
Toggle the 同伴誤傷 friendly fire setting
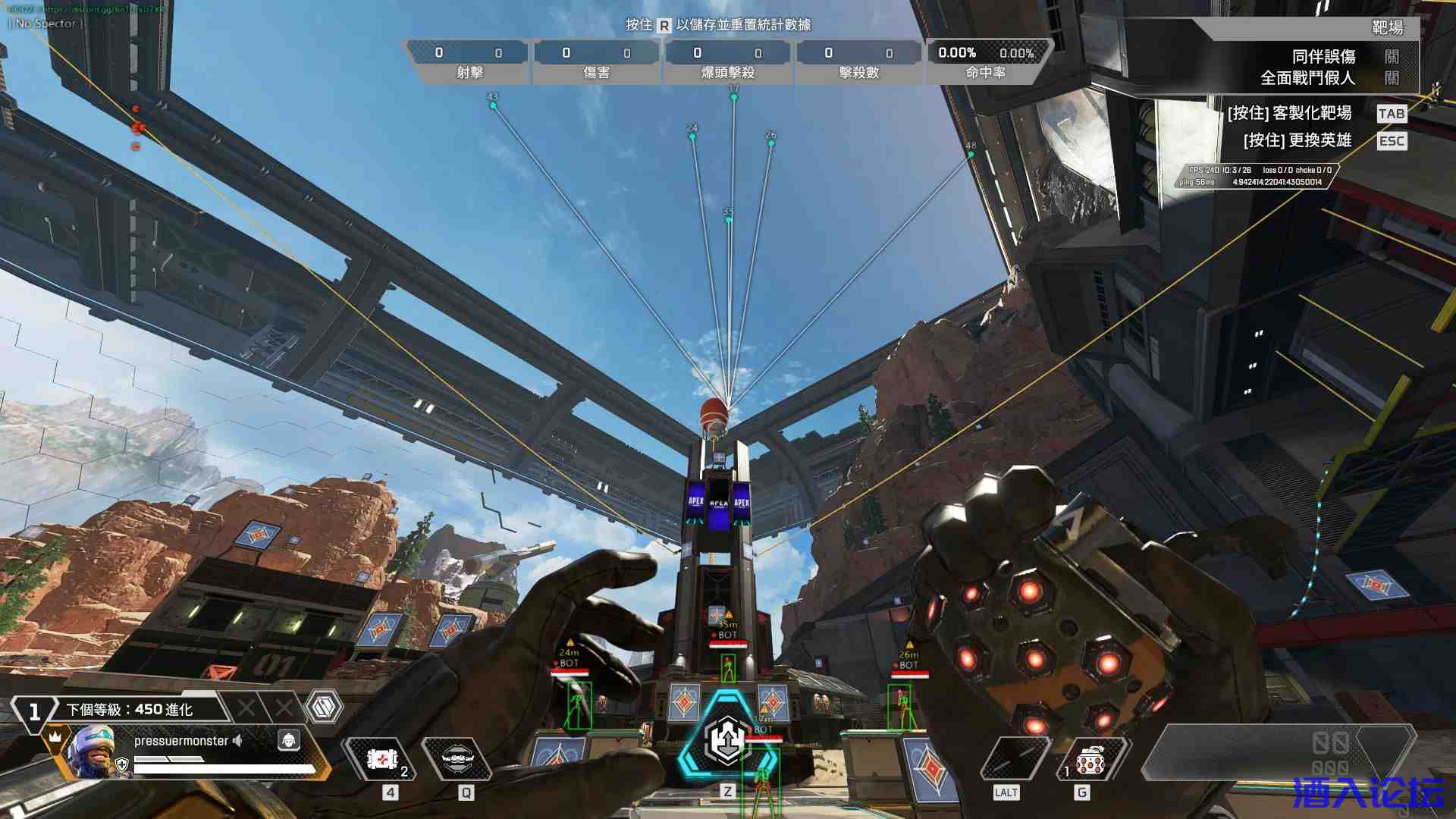click(1391, 57)
